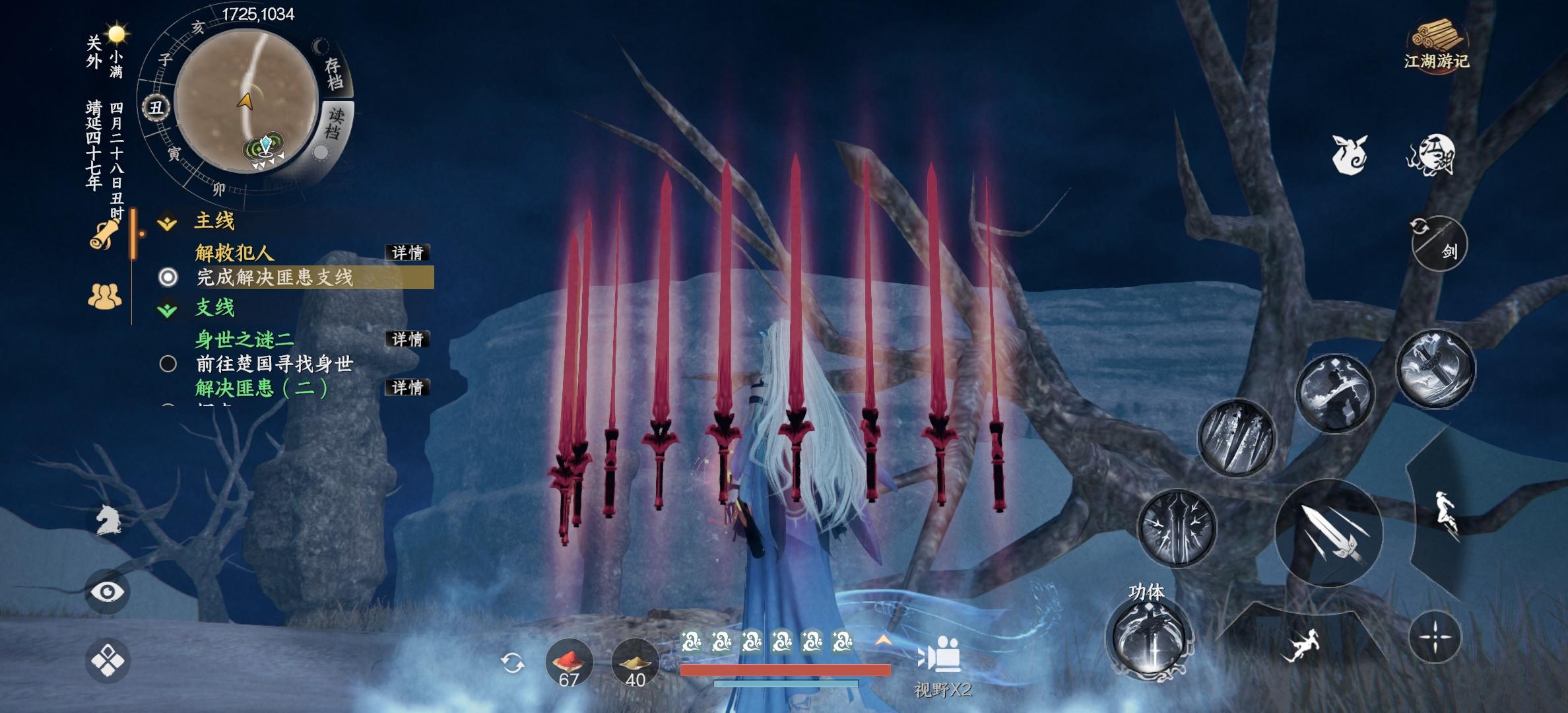Toggle the eye visibility button
Screen dimensions: 1568x713
108,592
